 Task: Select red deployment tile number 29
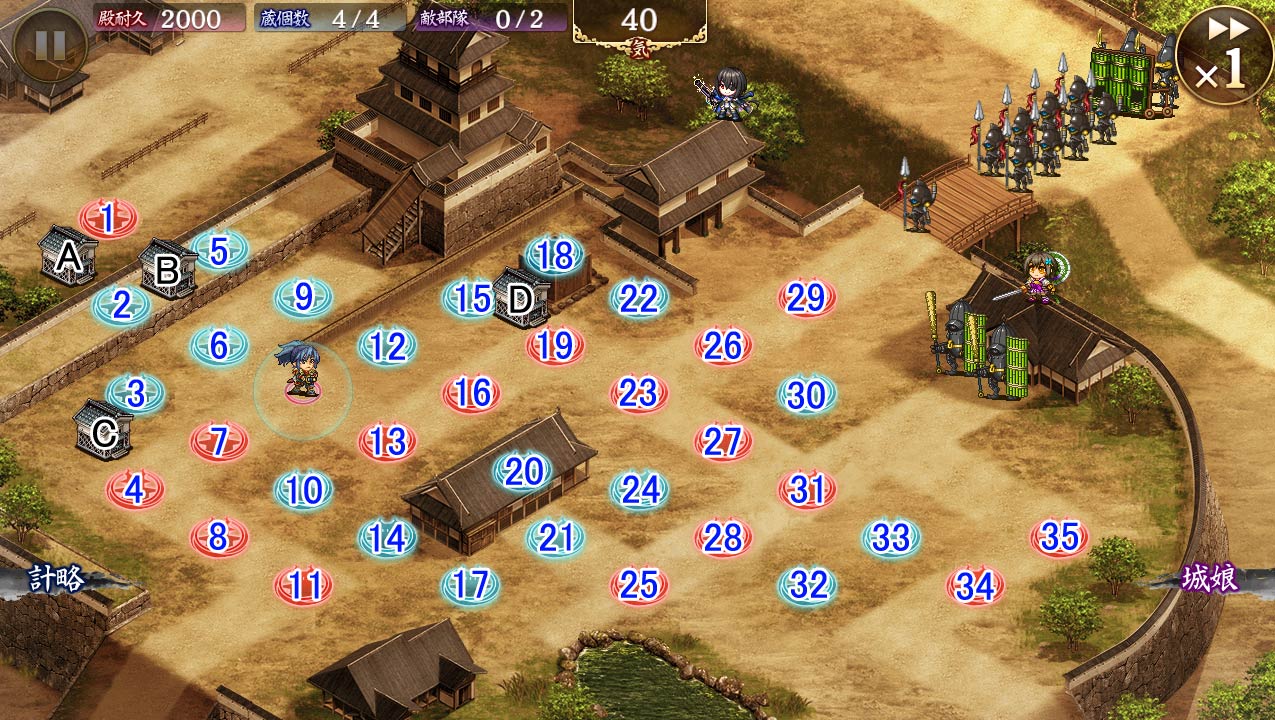(x=806, y=298)
